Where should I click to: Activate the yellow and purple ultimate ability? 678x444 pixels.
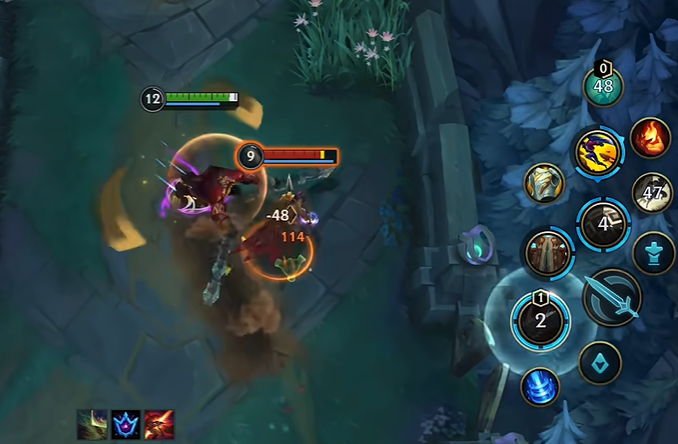(599, 153)
